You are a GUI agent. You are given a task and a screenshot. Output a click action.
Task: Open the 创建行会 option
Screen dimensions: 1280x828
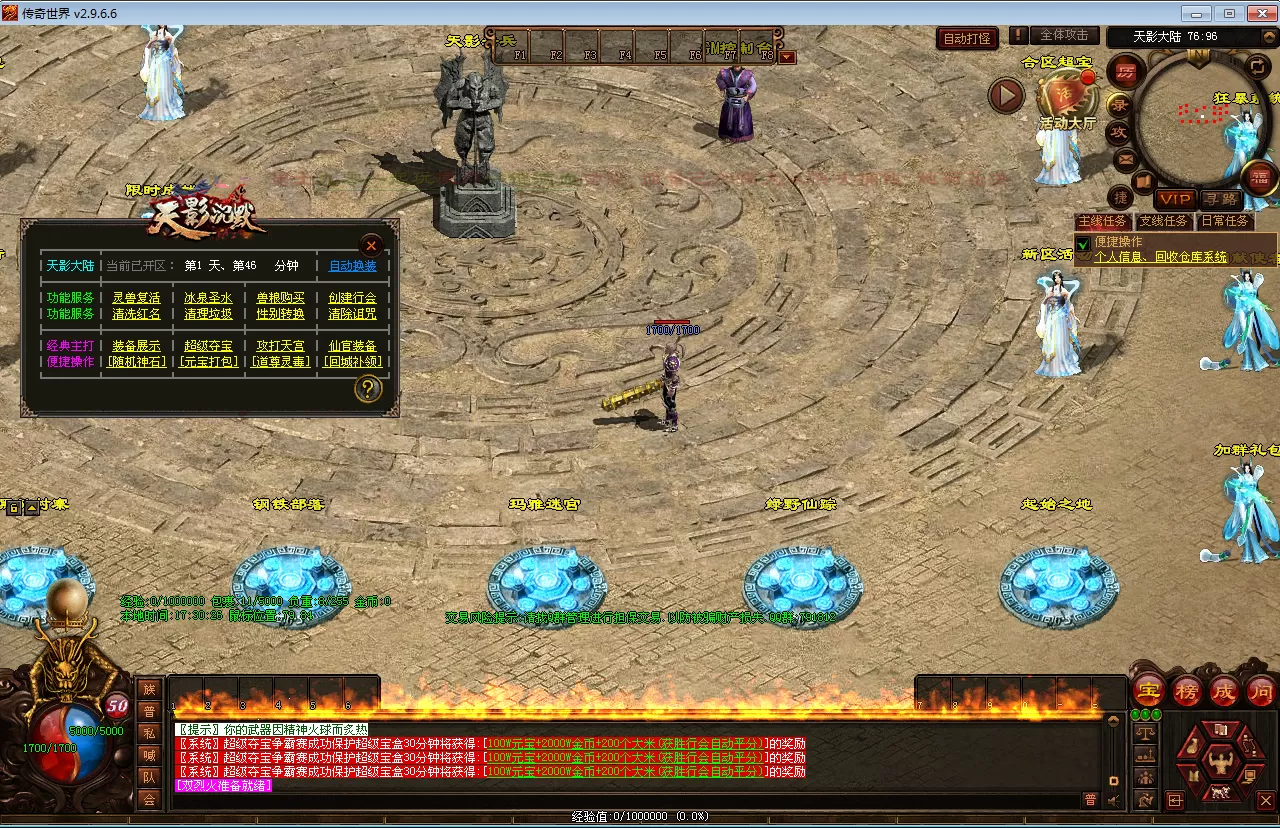[x=353, y=298]
